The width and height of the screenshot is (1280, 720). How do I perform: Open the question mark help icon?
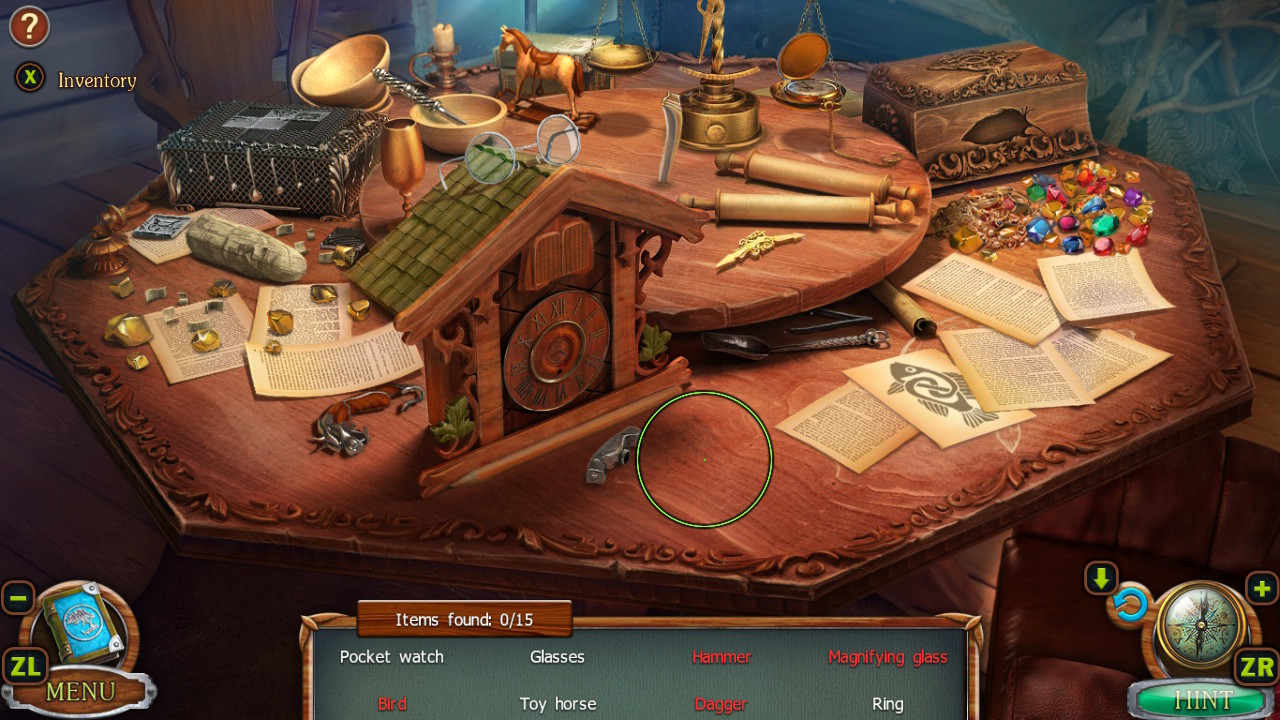[x=29, y=27]
